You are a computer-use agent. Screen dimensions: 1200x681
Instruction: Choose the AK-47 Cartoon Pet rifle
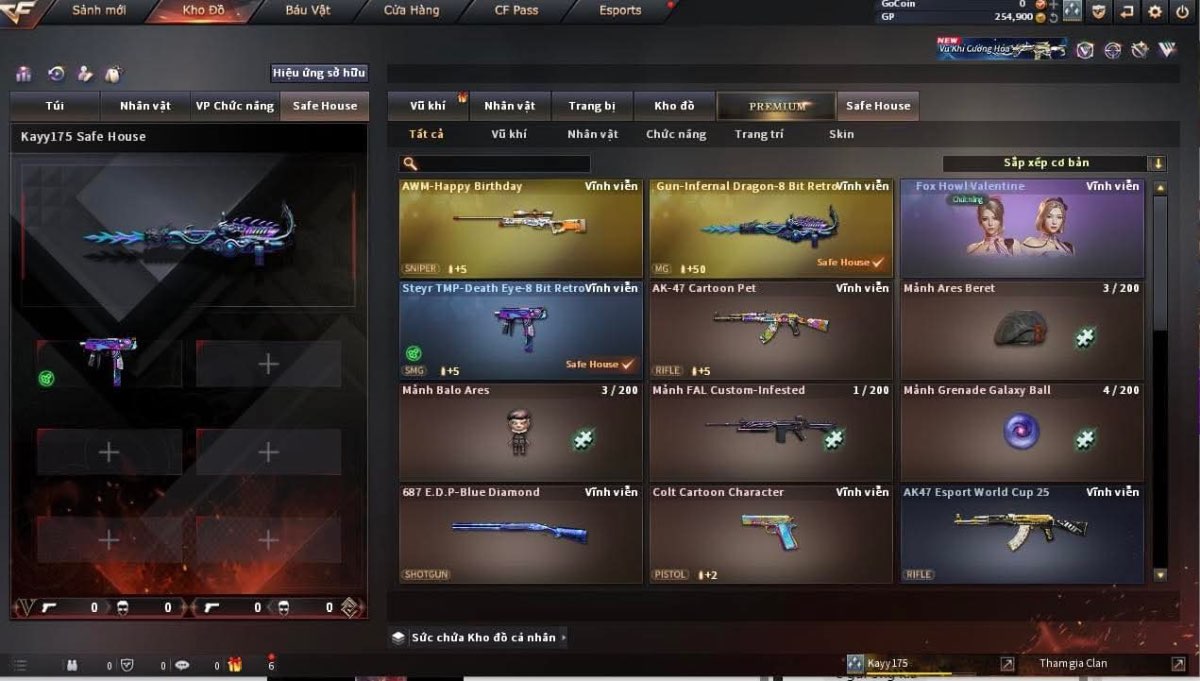tap(771, 330)
